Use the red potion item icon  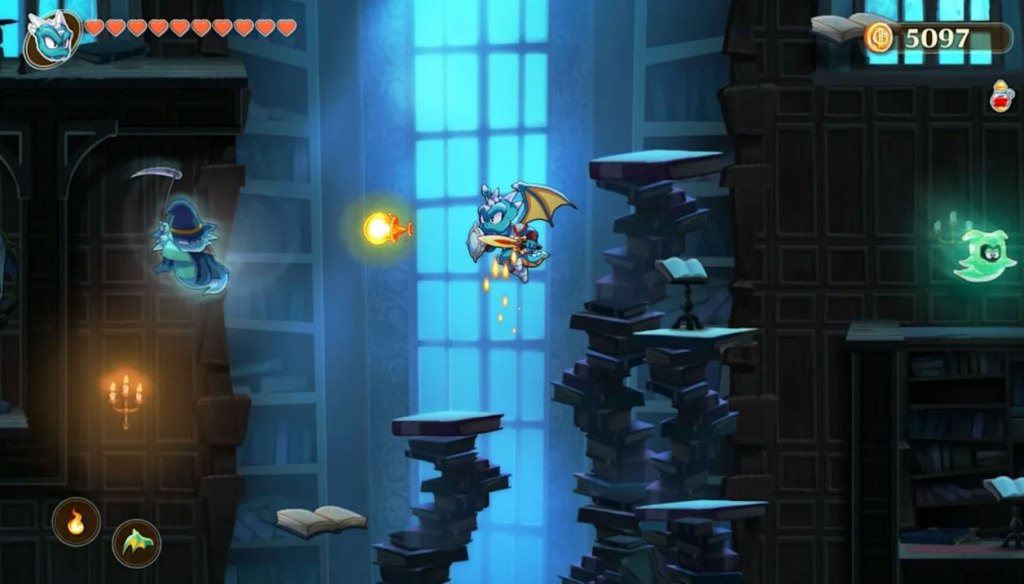pos(1000,97)
